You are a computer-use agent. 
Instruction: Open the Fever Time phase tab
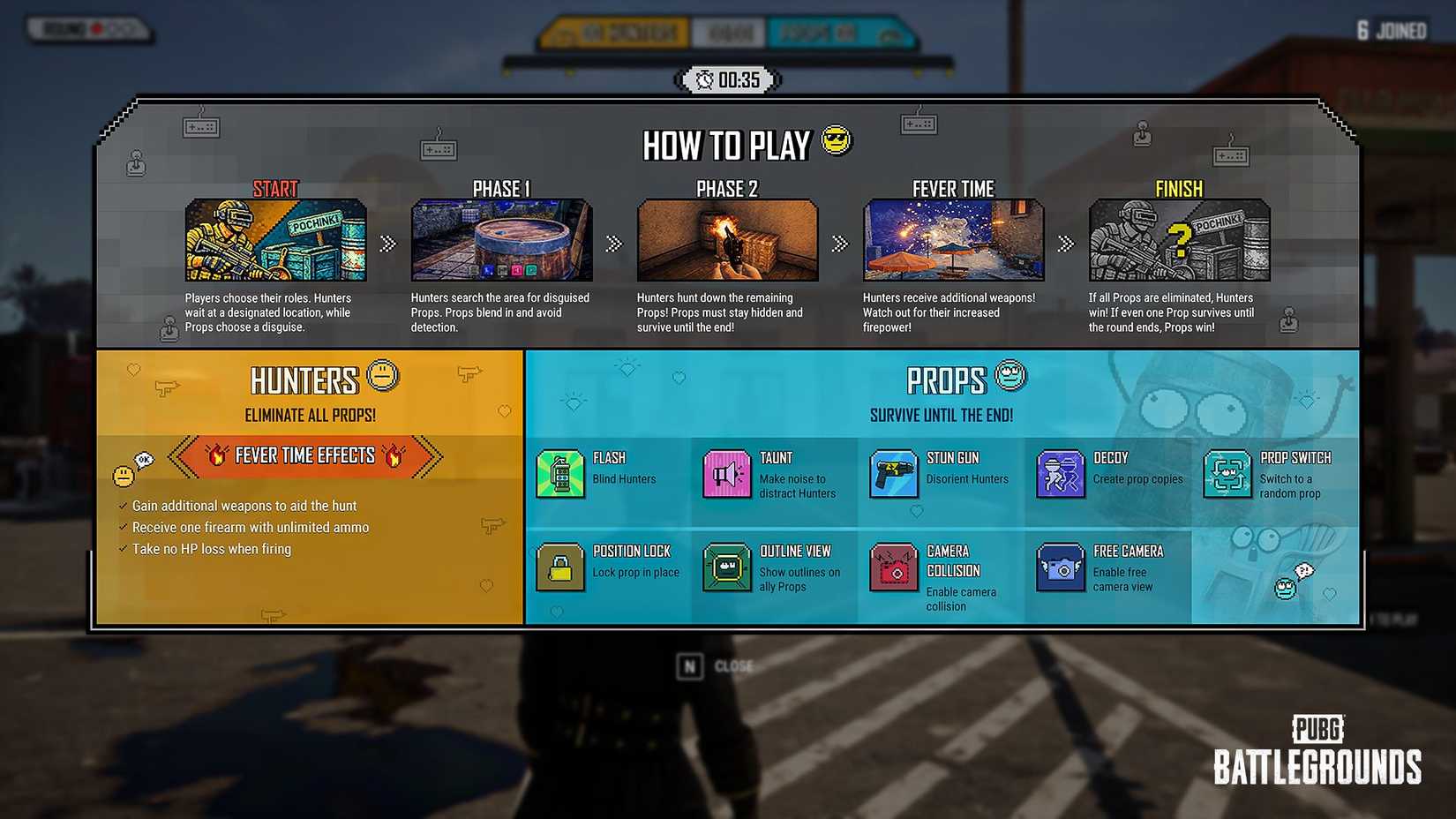953,189
